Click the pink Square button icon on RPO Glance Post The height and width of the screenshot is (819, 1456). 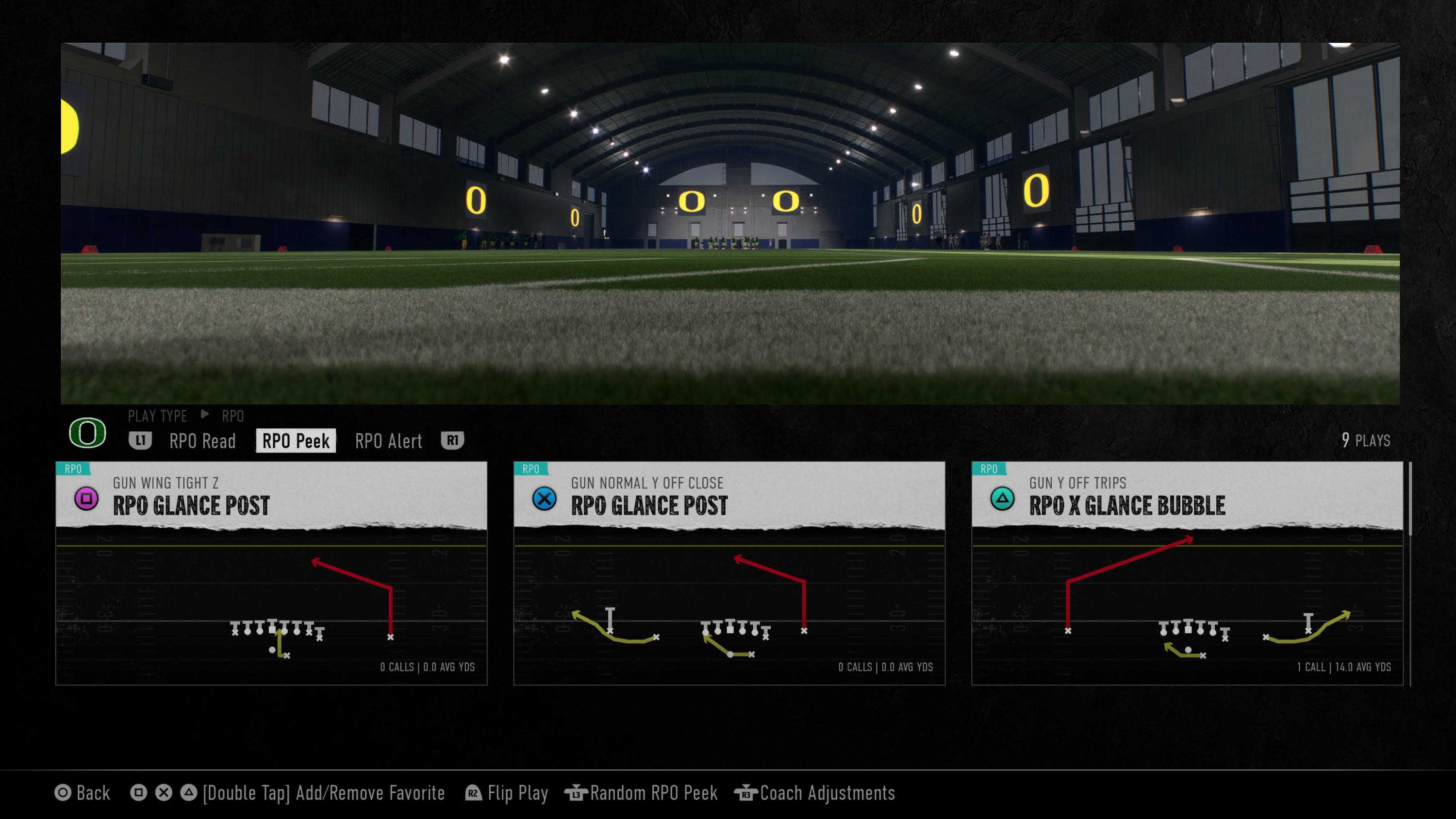coord(86,500)
